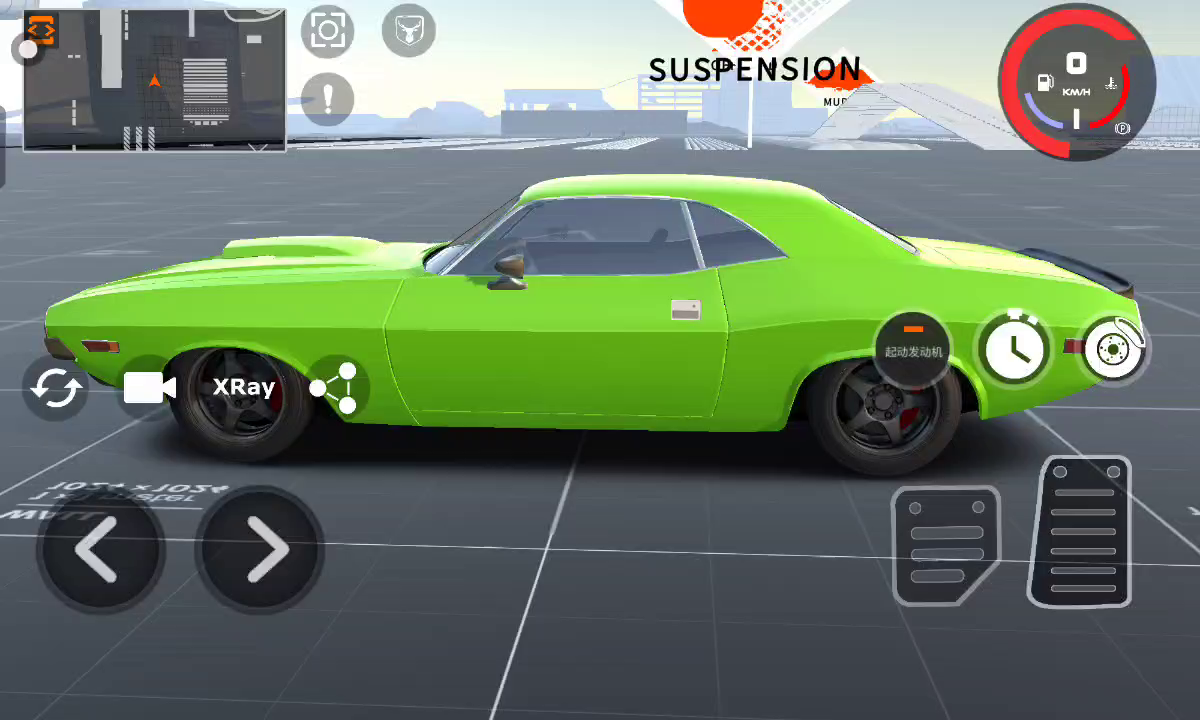Start the engine with the 起动发动机 button
Viewport: 1200px width, 720px height.
913,346
